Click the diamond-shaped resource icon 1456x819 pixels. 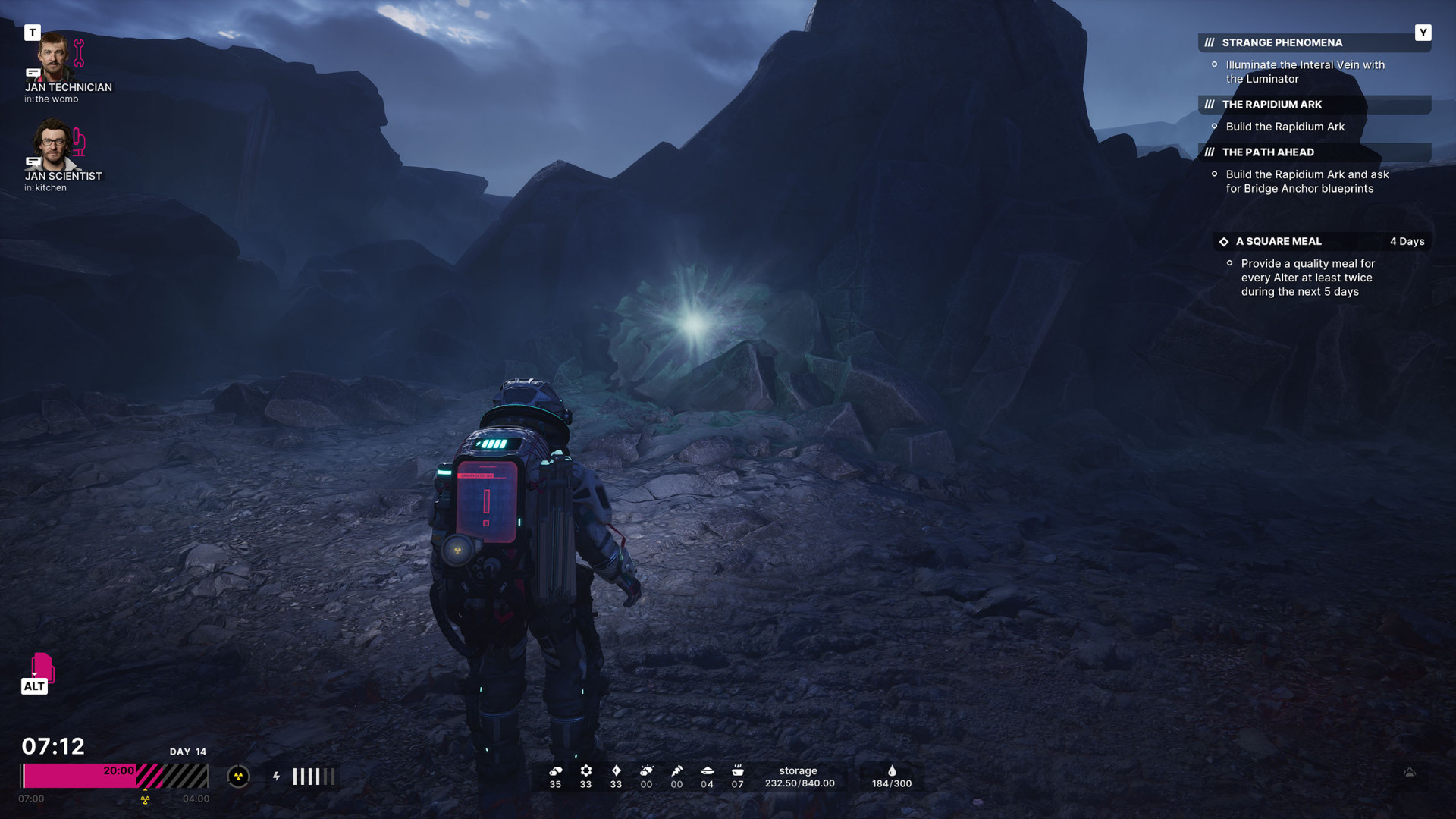click(x=616, y=771)
